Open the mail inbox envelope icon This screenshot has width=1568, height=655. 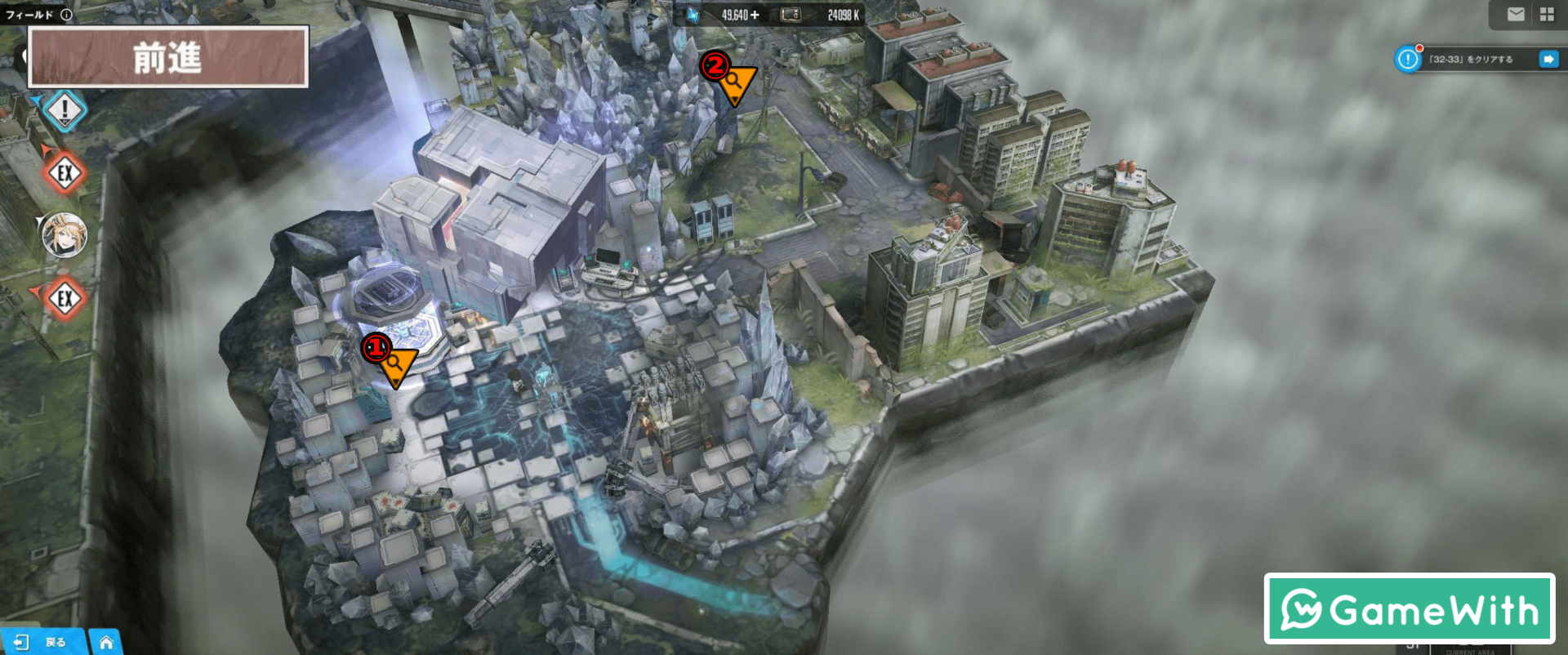(x=1516, y=14)
